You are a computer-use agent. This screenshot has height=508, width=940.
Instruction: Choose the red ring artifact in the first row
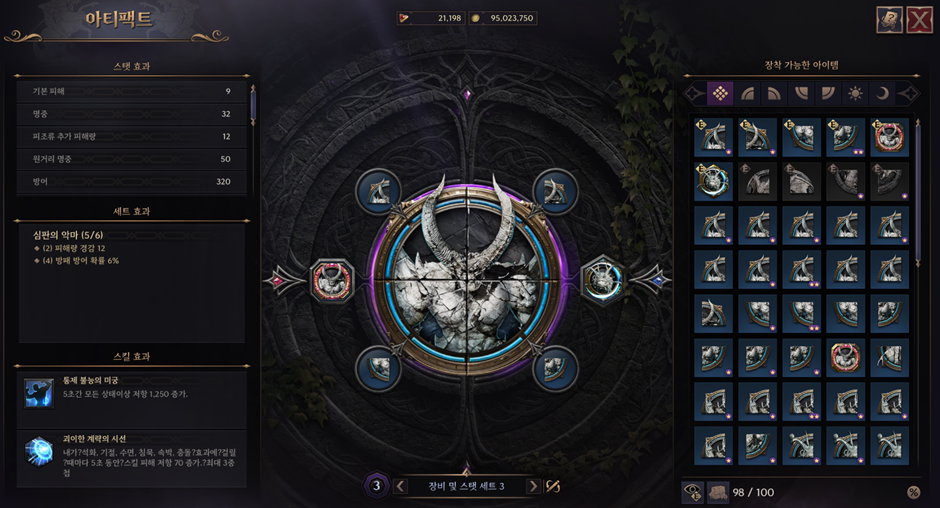pos(889,138)
